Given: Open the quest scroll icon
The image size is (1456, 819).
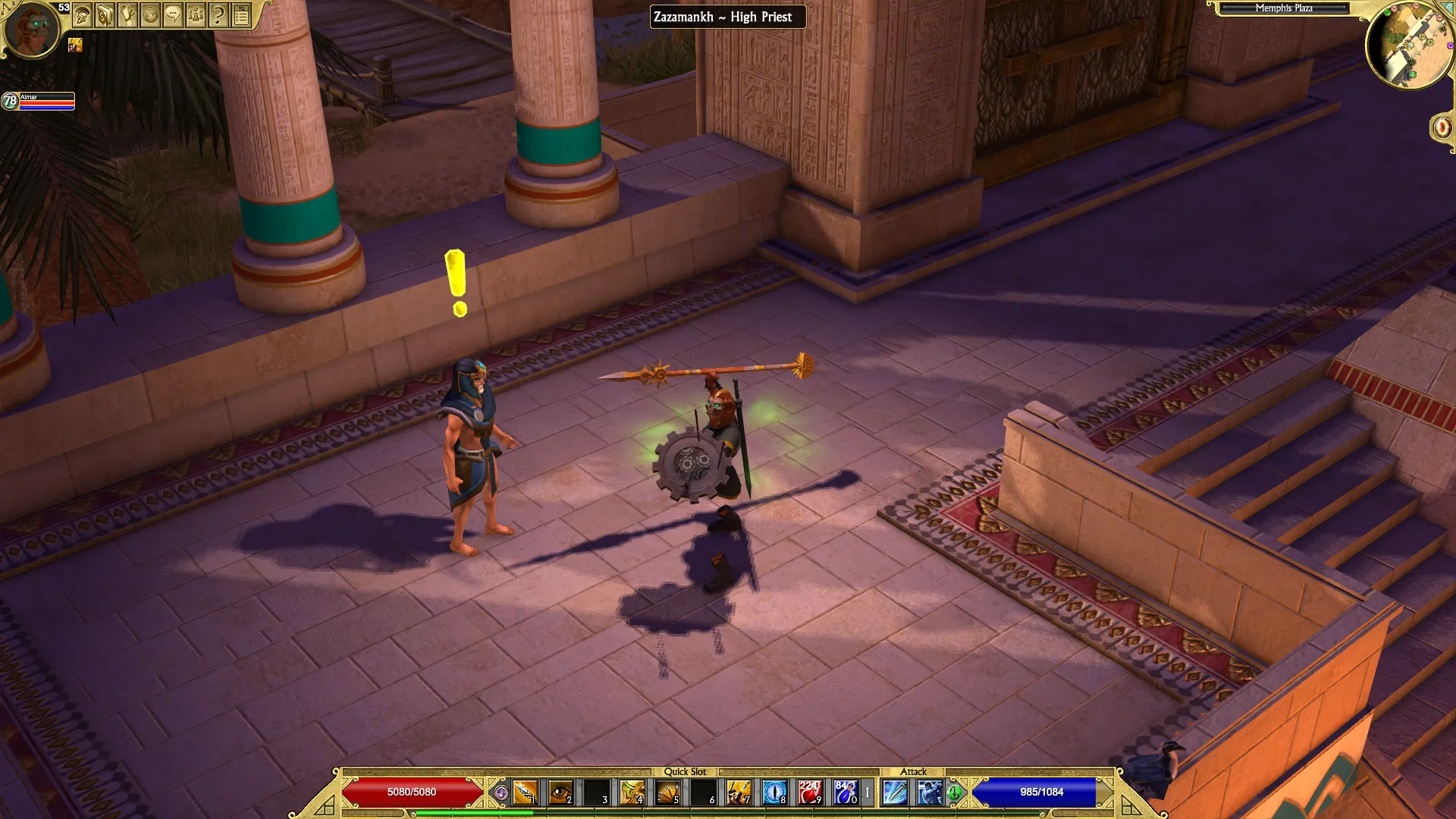Looking at the screenshot, I should tap(127, 15).
